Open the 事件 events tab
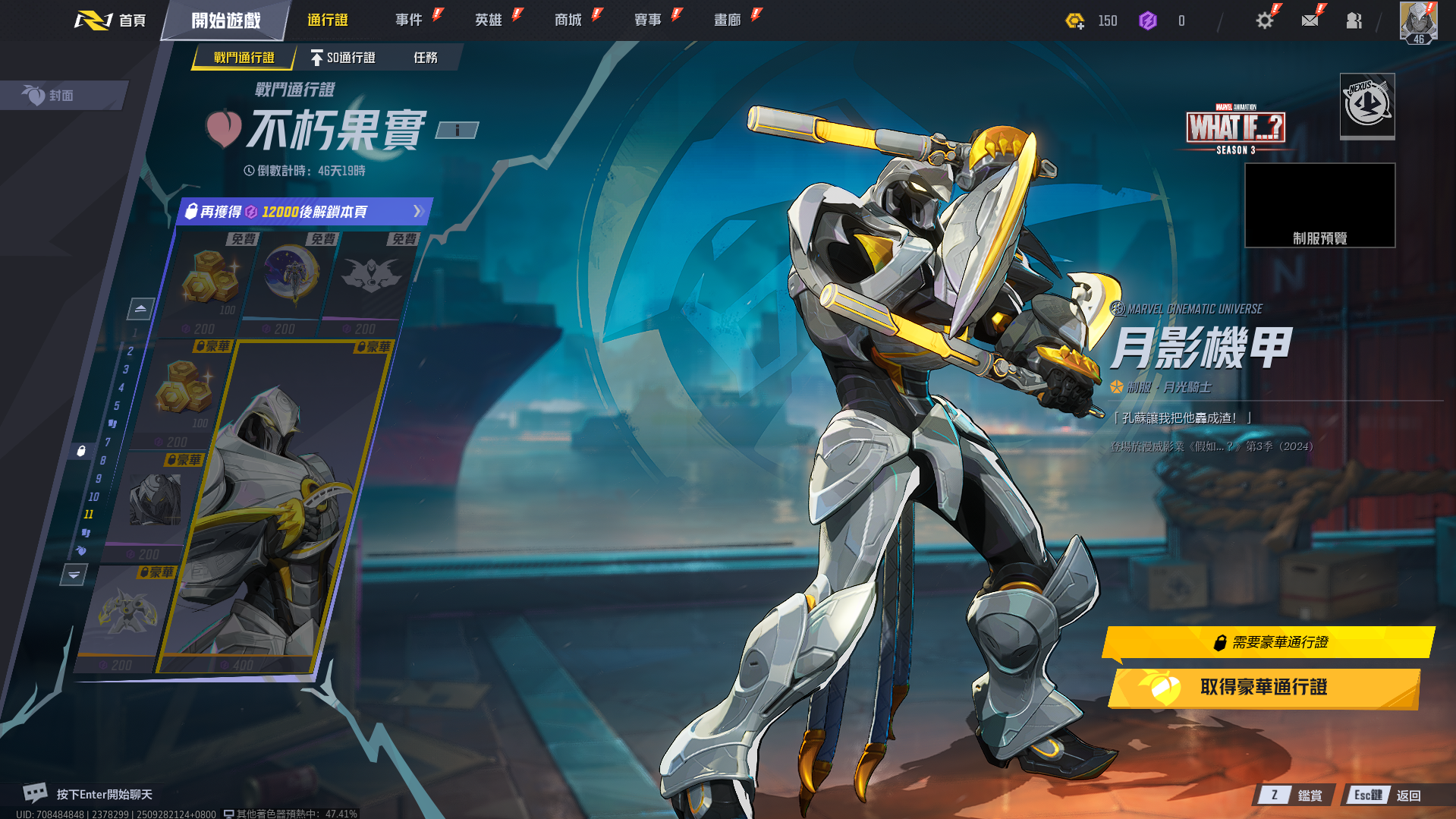Screen dimensions: 1456x819 click(x=409, y=20)
